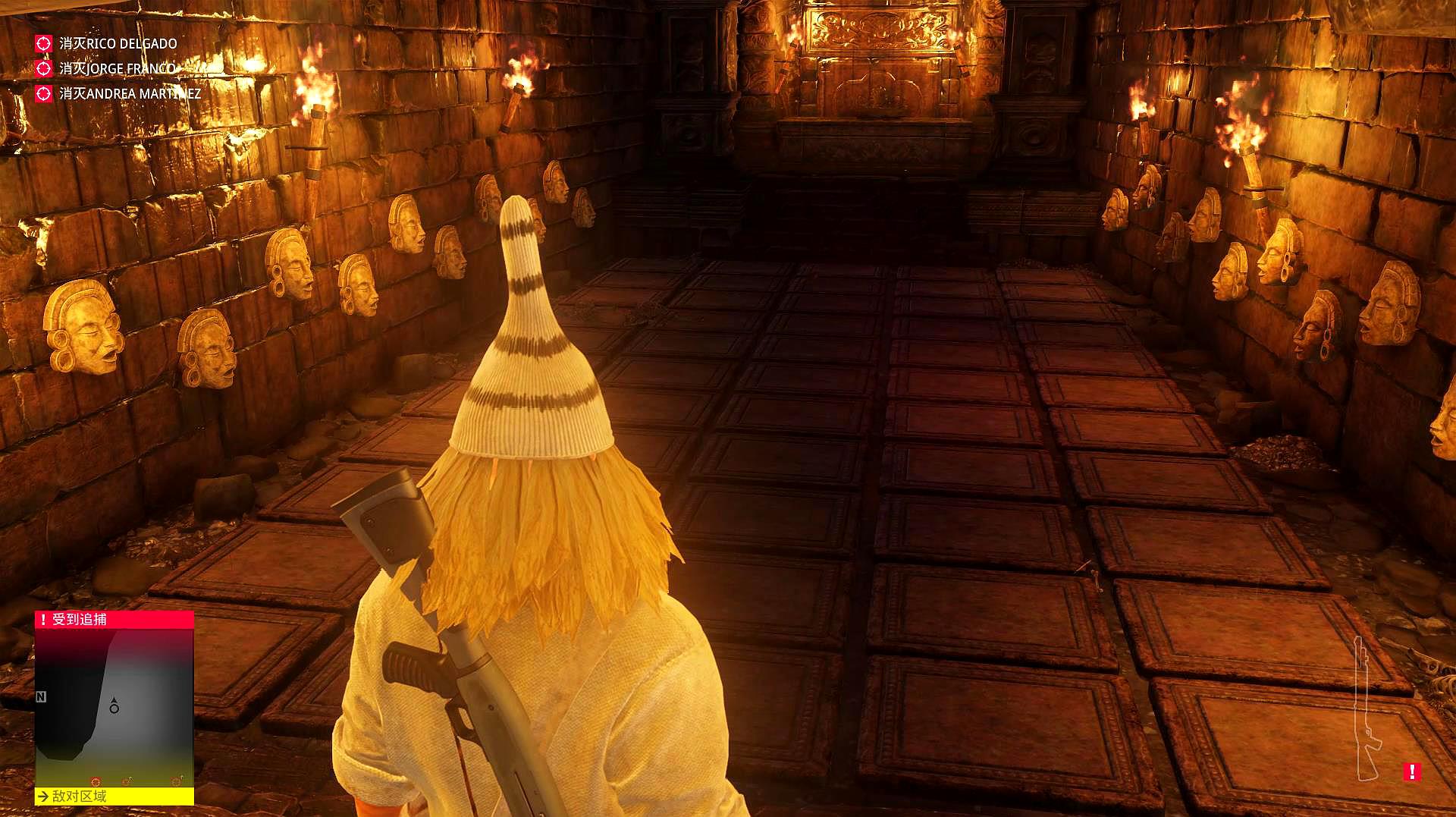Click the red 受到追捕 alert banner
The height and width of the screenshot is (817, 1456).
coord(115,620)
